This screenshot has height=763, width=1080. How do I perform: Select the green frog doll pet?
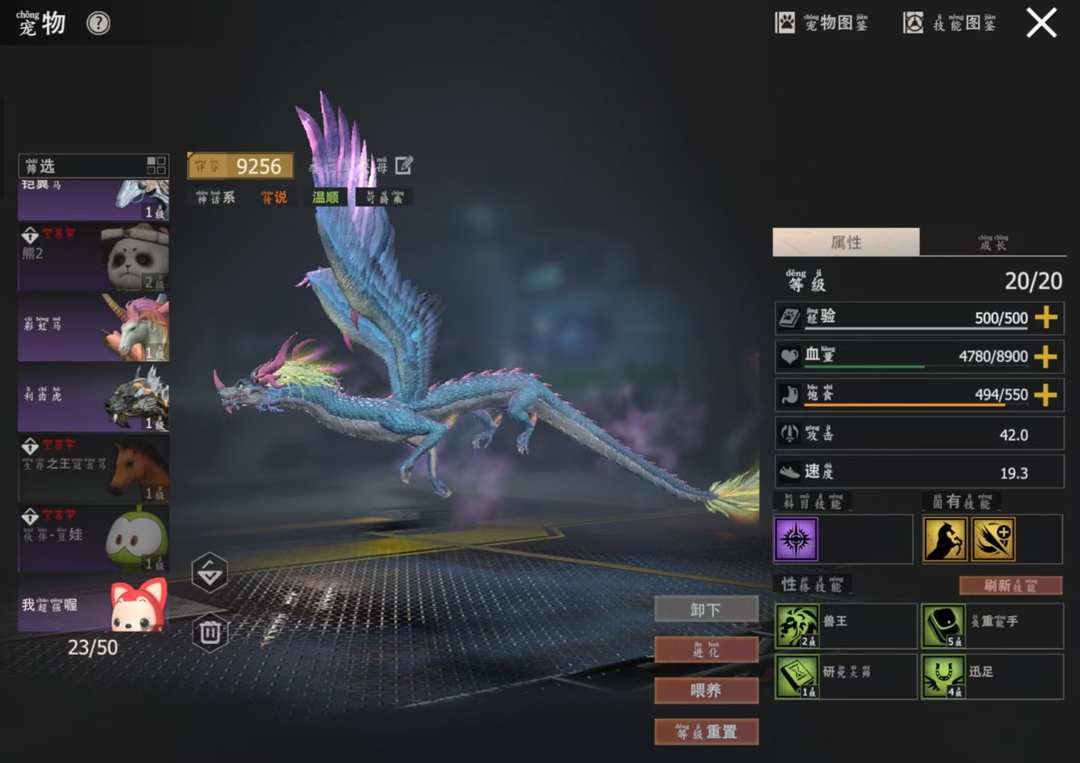[x=93, y=538]
